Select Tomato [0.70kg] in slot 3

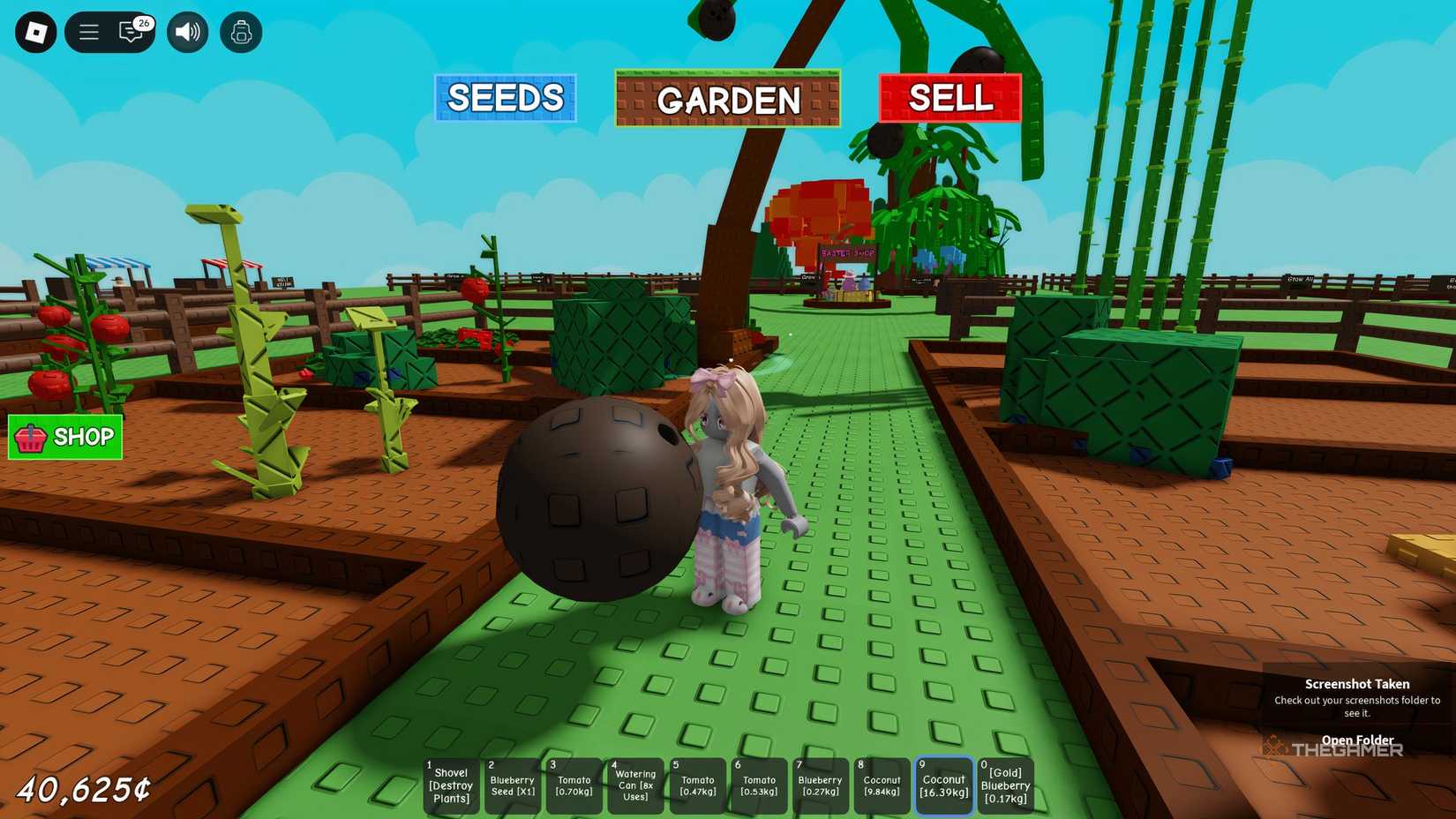pyautogui.click(x=574, y=785)
